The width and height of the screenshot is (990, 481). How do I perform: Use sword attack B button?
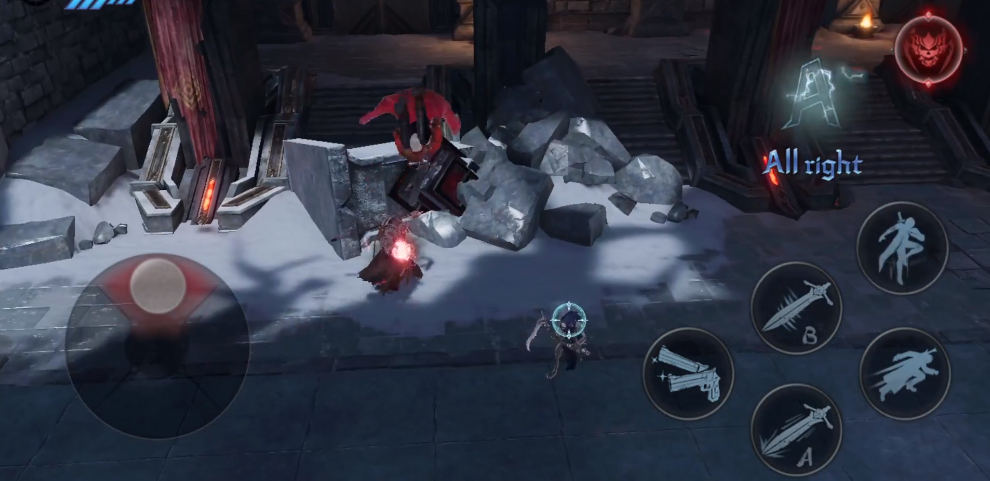[x=796, y=307]
